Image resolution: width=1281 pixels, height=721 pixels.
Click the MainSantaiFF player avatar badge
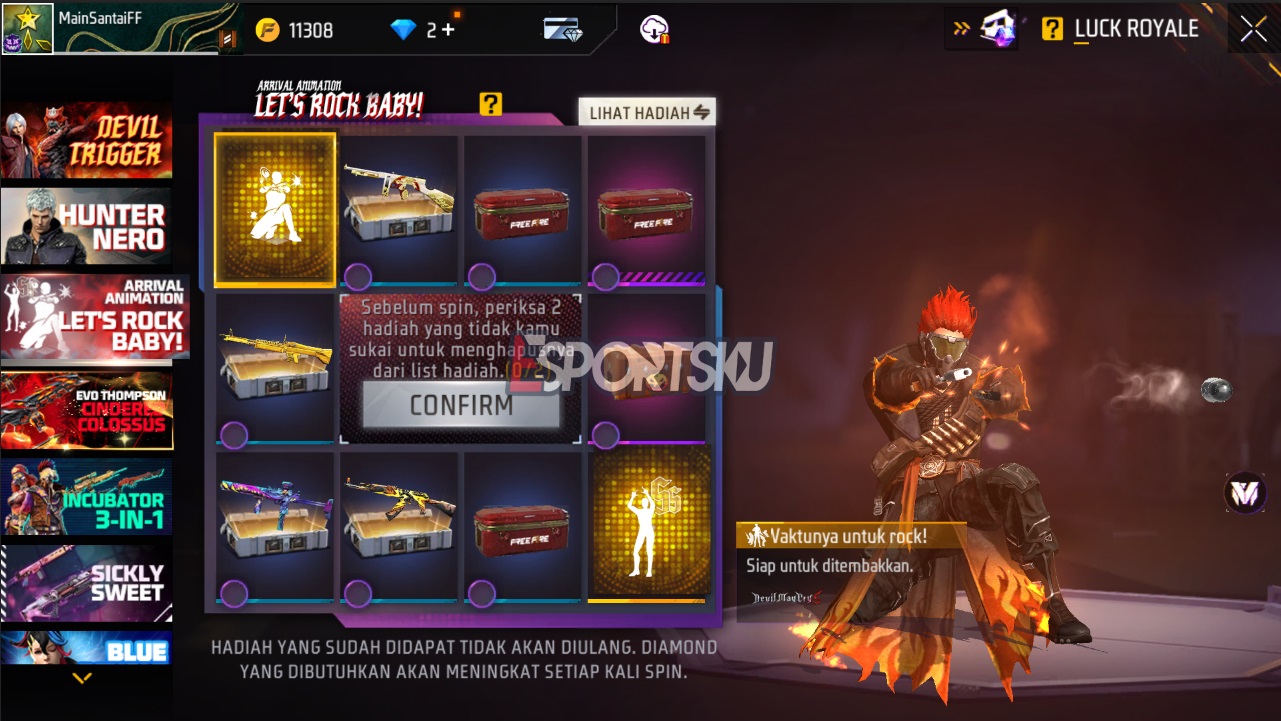26,27
